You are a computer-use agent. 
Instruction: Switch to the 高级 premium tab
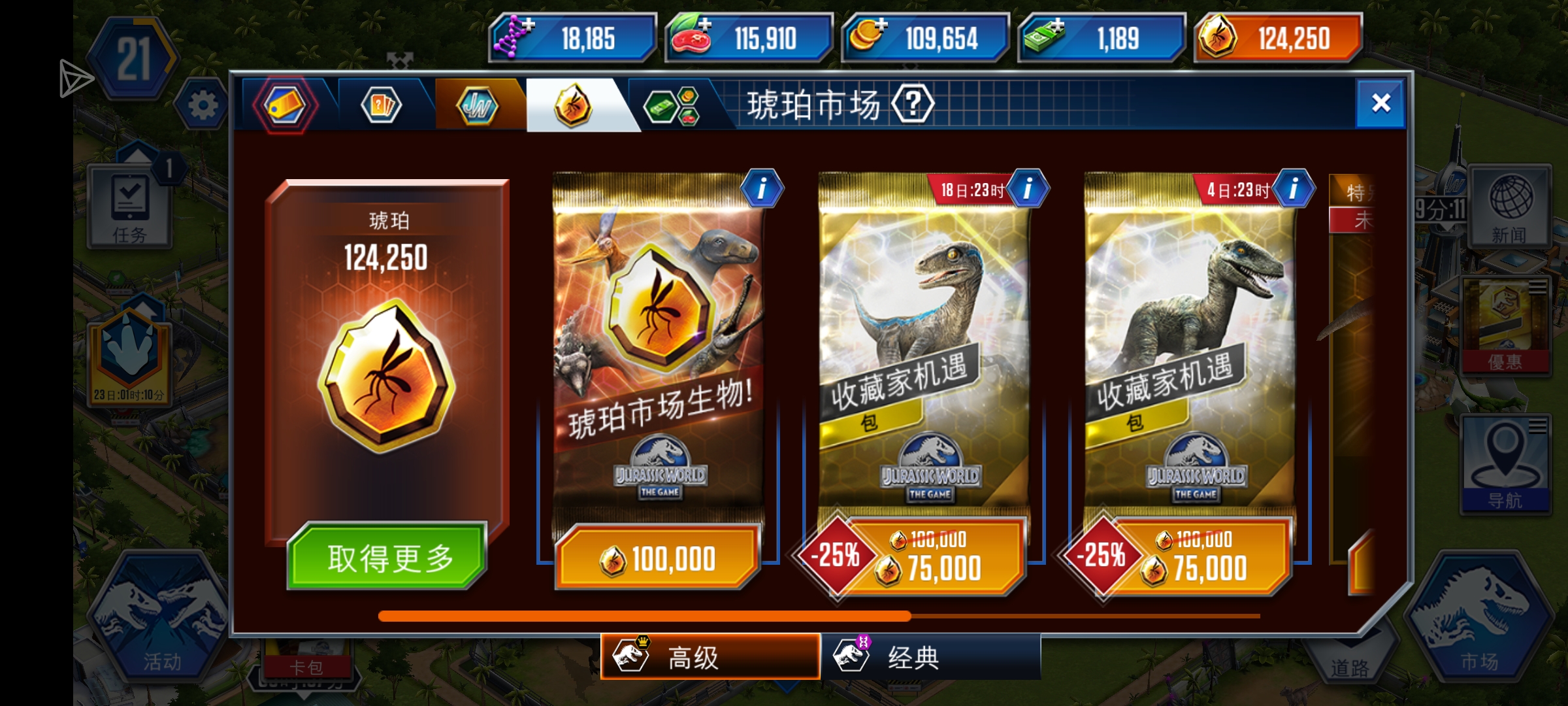pyautogui.click(x=709, y=659)
